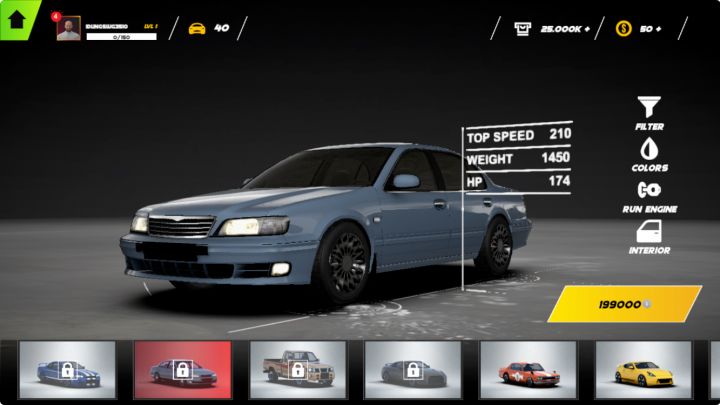This screenshot has height=405, width=720.
Task: Choose the locked dark gray coupe thumbnail
Action: 412,370
